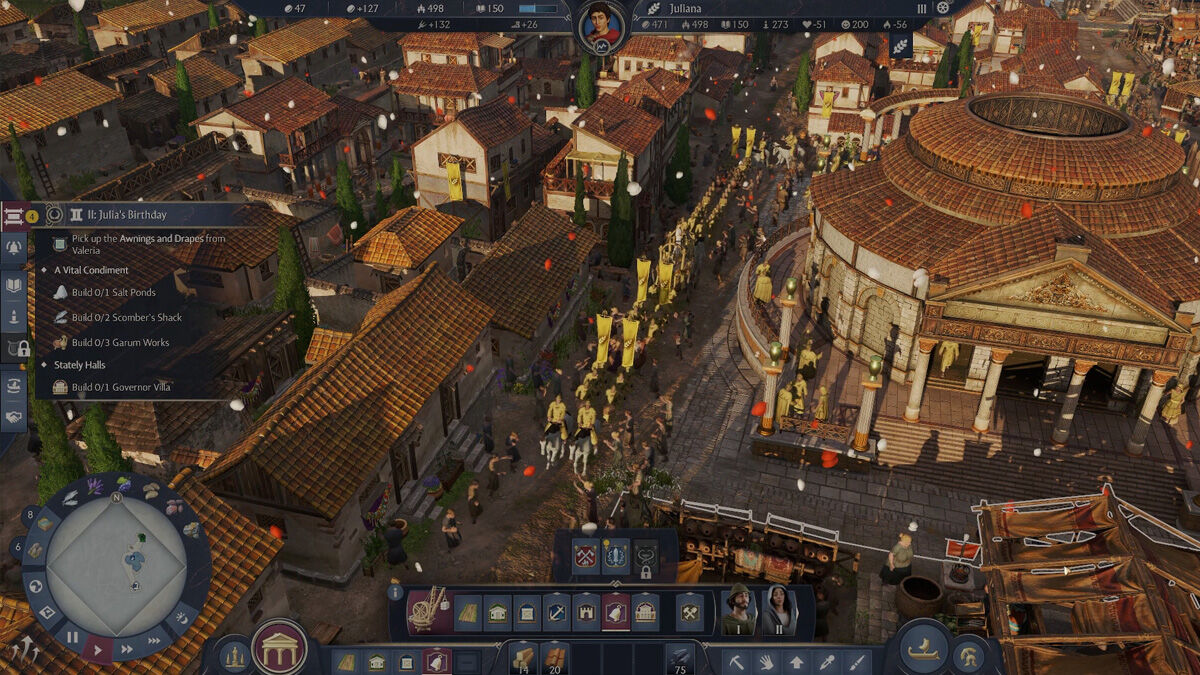Viewport: 1200px width, 675px height.
Task: Select the Build Governor Villa objective
Action: 112,387
